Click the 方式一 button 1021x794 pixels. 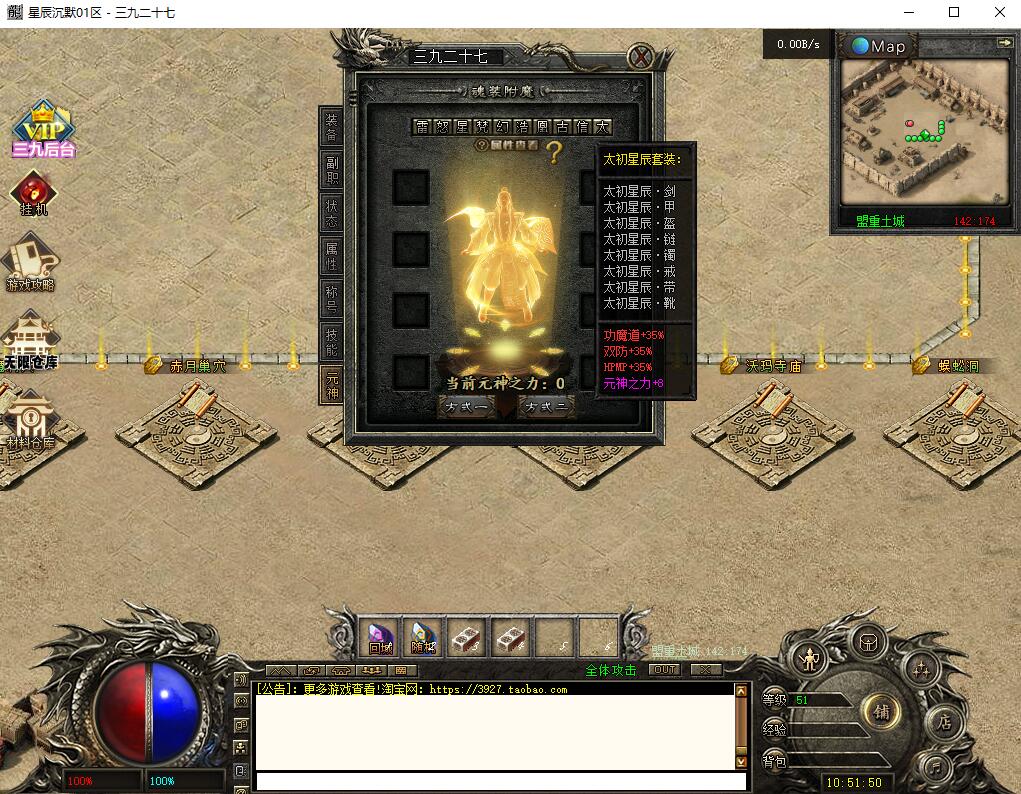[467, 407]
